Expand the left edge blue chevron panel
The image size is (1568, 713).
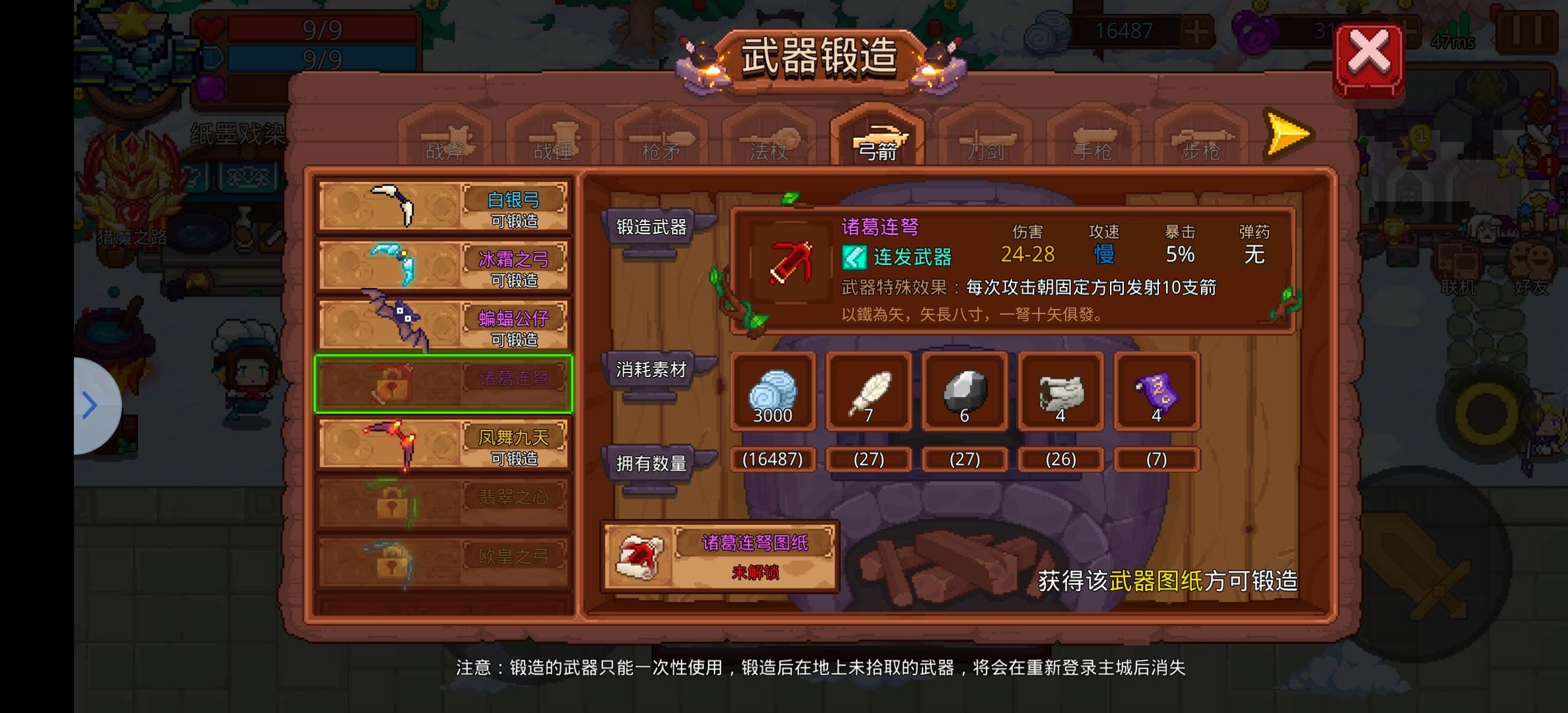point(90,405)
